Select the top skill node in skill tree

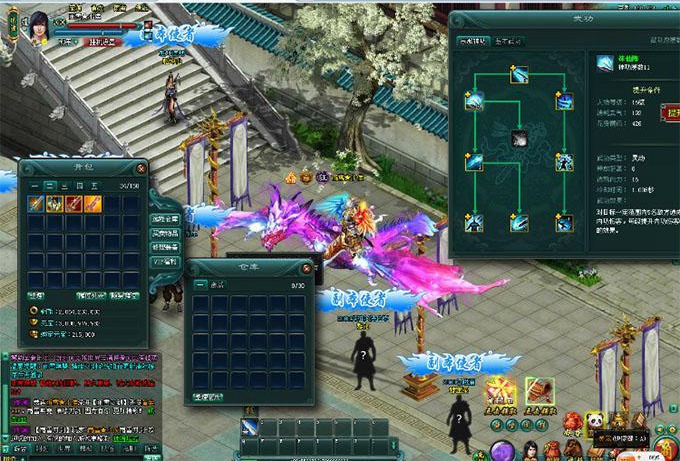(519, 74)
